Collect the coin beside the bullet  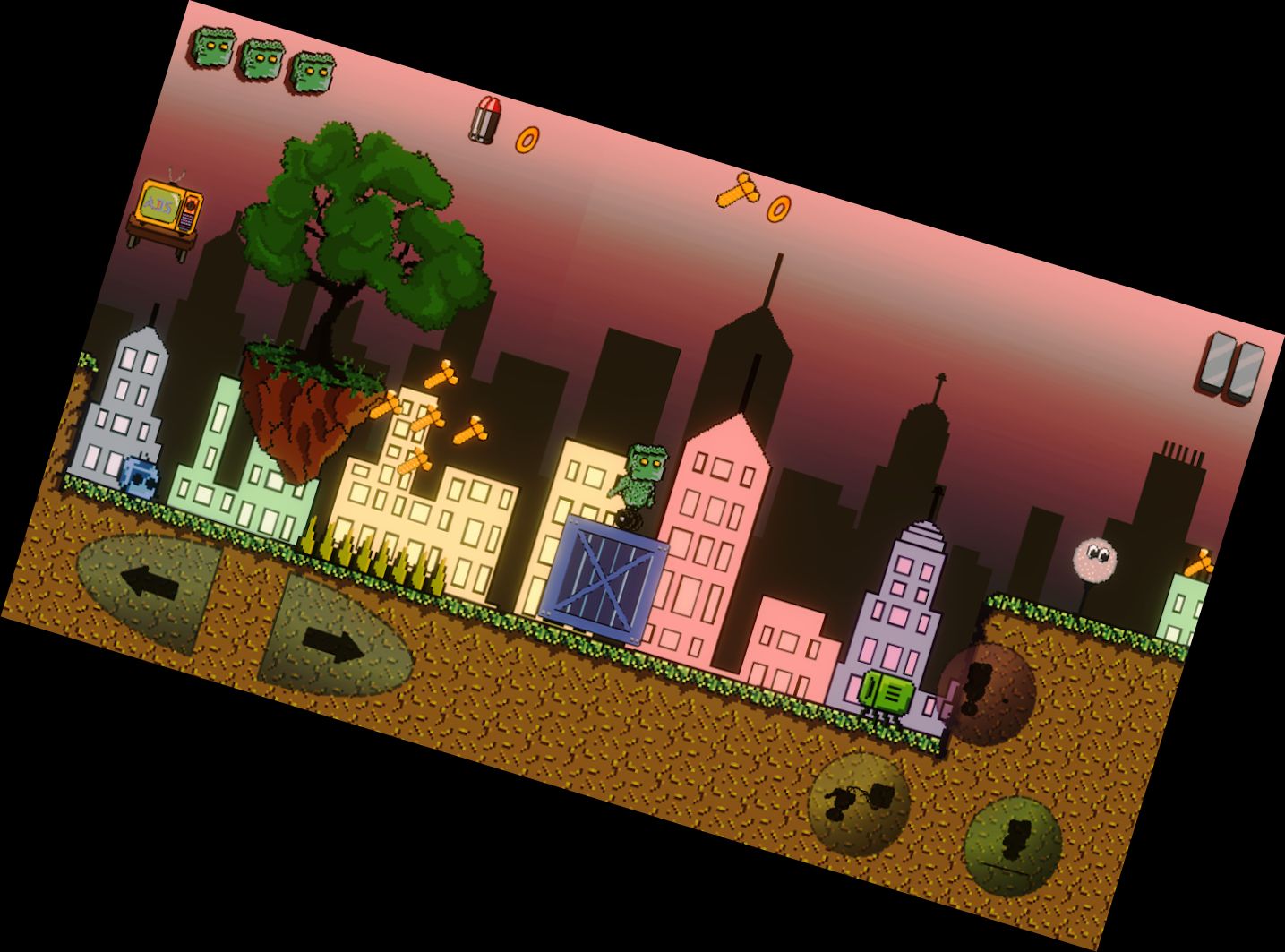[528, 138]
